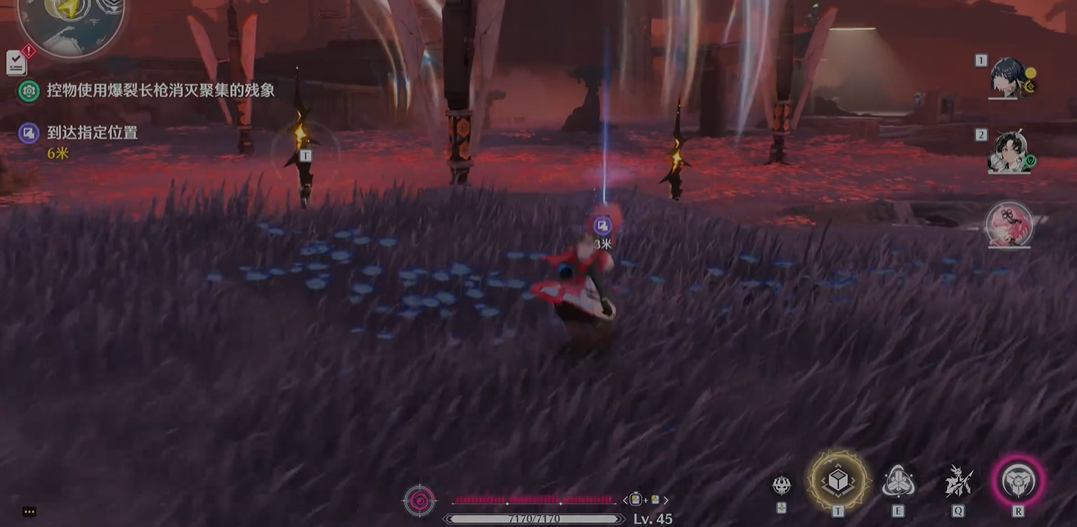This screenshot has width=1077, height=527.
Task: Open the chat bubble icon
Action: (x=29, y=512)
